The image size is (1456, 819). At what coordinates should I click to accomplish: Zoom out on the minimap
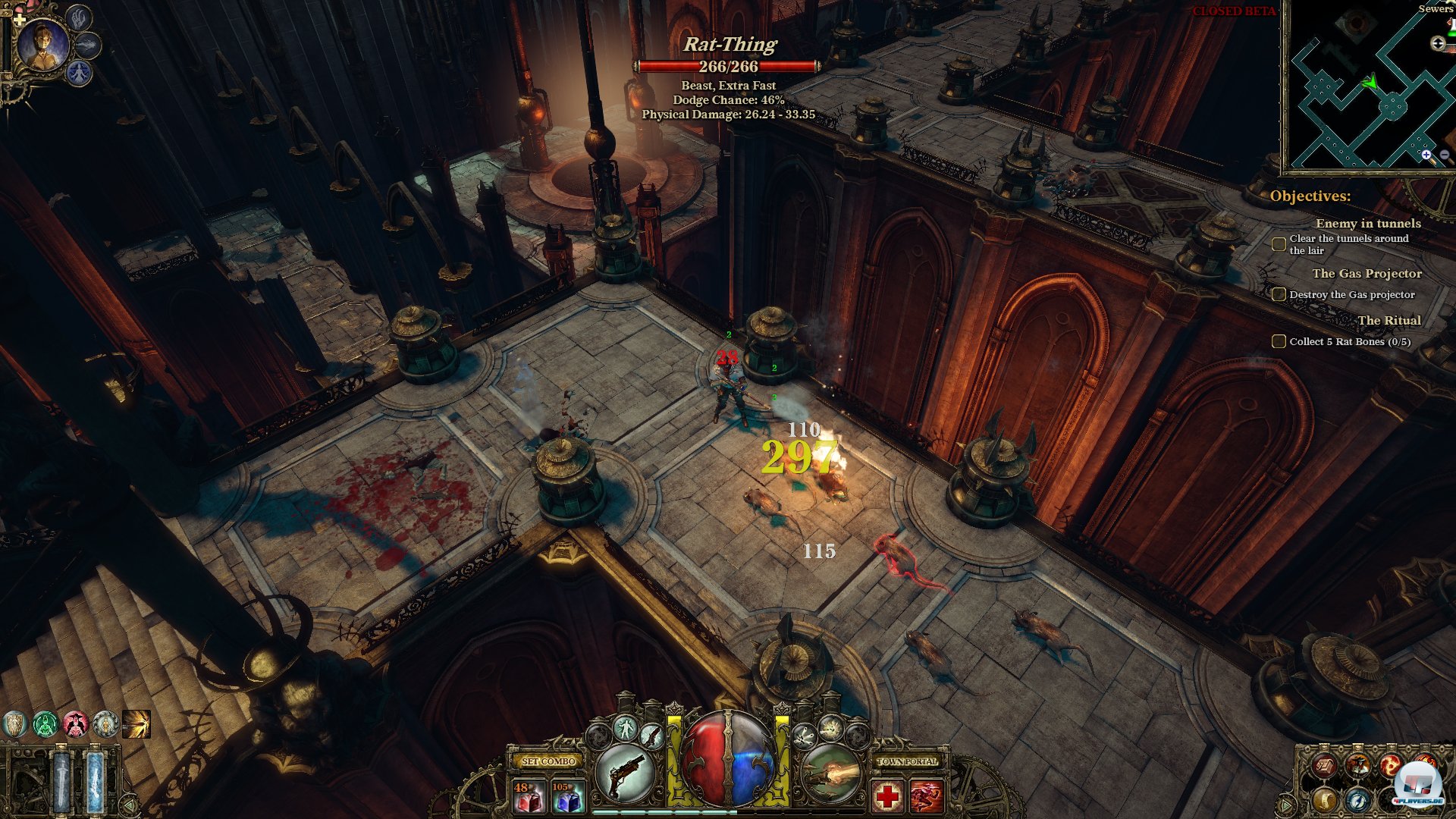coord(1445,155)
